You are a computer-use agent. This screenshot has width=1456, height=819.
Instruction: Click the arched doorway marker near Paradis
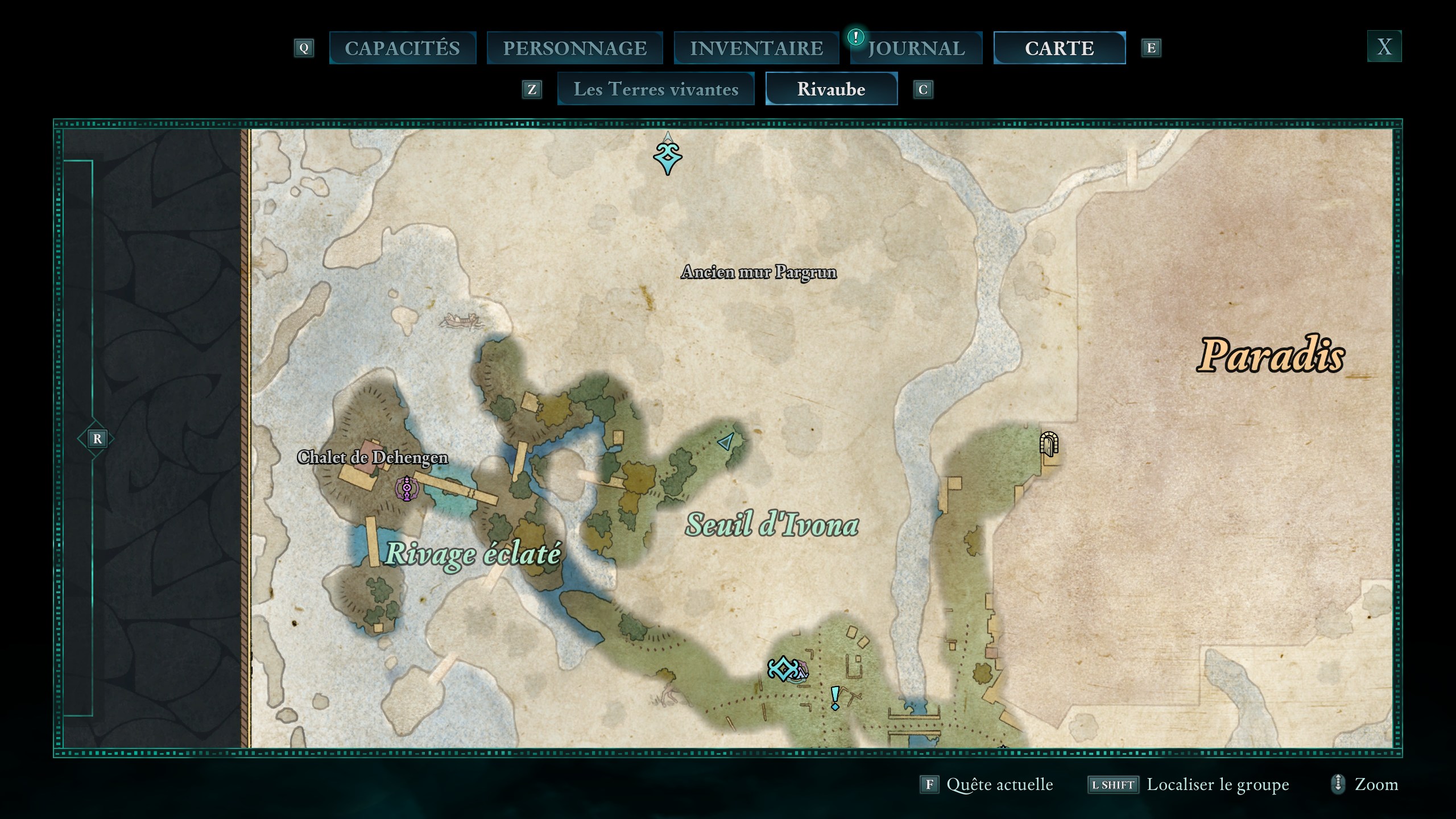1049,444
